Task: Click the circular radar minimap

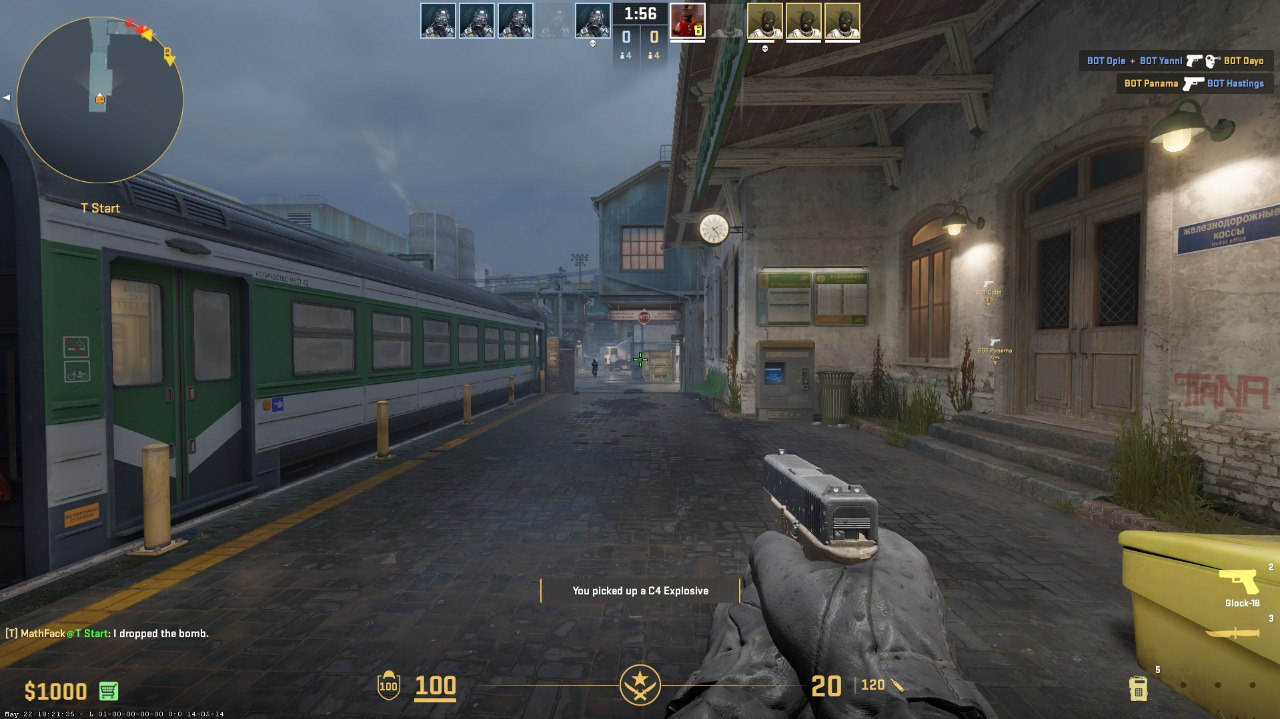Action: click(100, 99)
